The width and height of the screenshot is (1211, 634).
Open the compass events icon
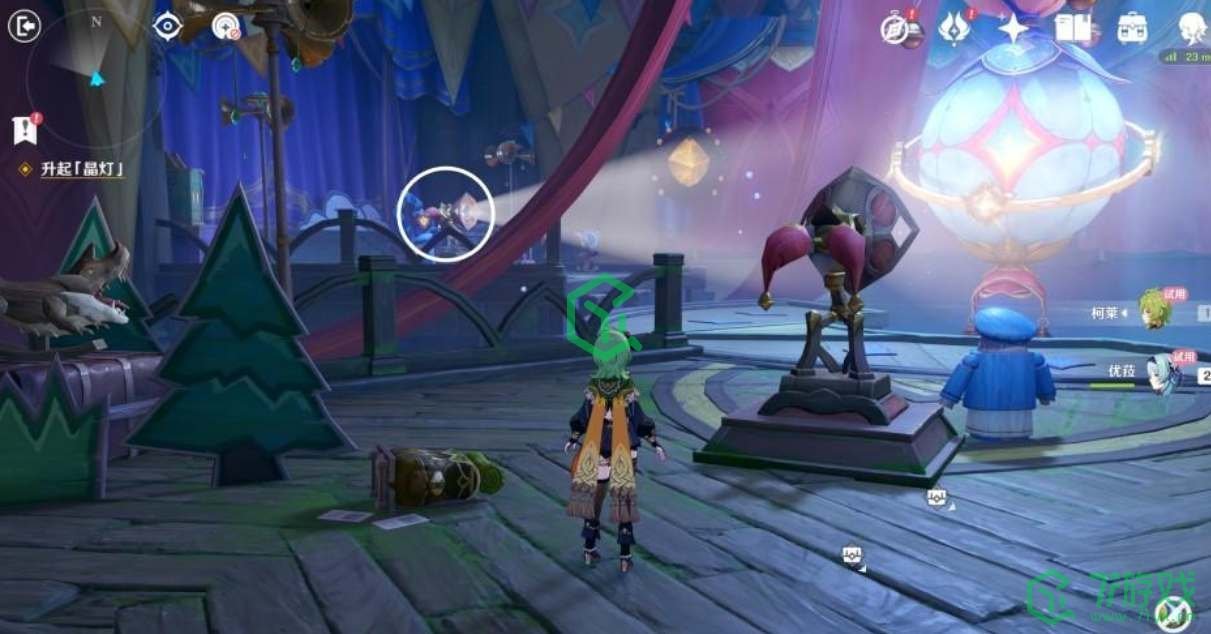point(895,29)
